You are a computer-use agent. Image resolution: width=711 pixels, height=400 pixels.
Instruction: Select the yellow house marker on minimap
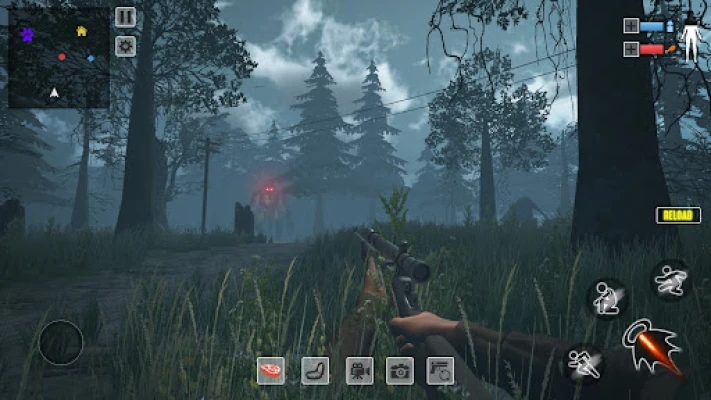(x=81, y=31)
